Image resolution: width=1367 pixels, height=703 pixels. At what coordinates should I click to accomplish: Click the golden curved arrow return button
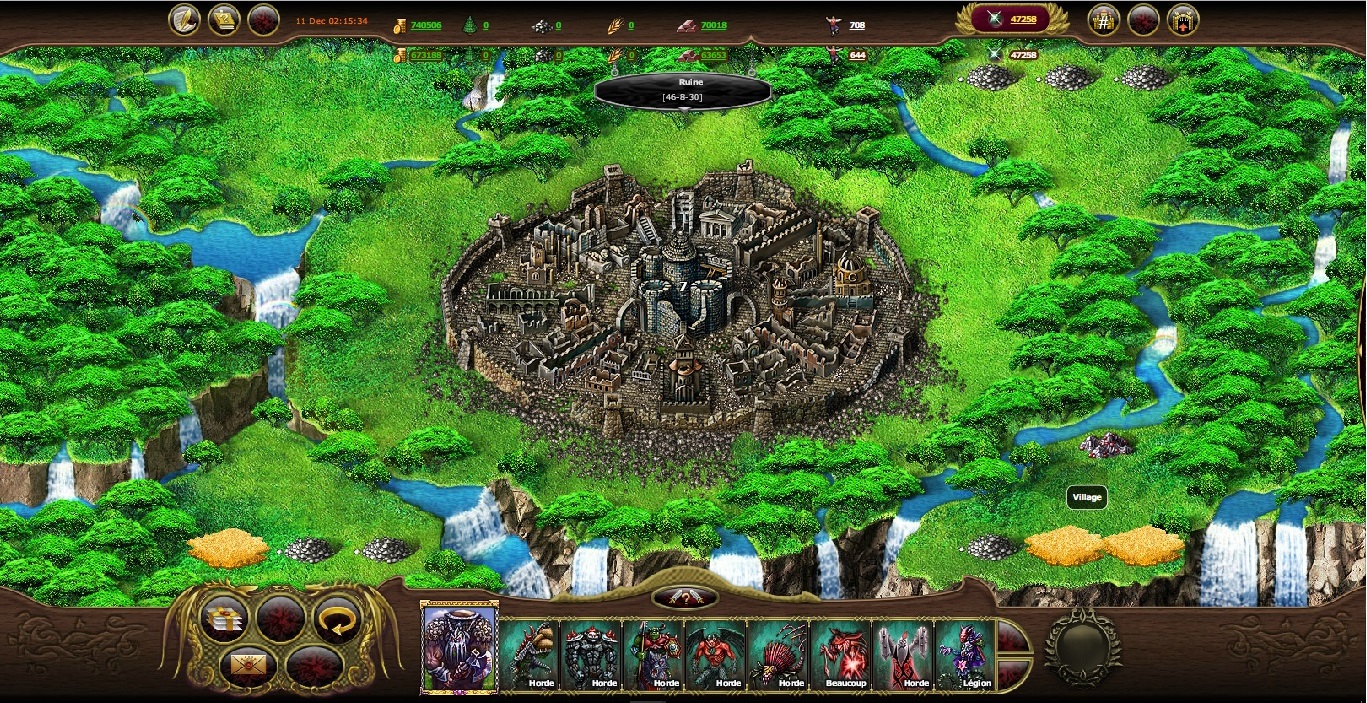(x=336, y=619)
